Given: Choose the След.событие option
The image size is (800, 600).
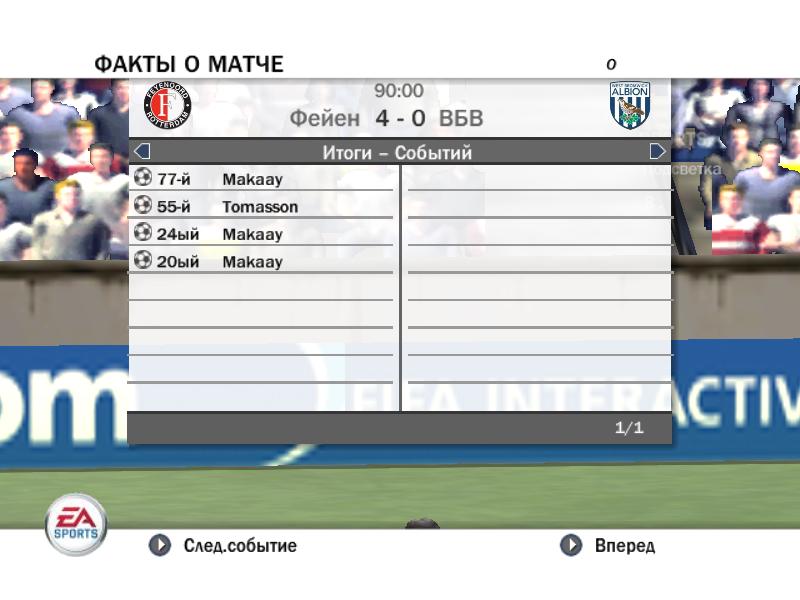Looking at the screenshot, I should tap(223, 546).
